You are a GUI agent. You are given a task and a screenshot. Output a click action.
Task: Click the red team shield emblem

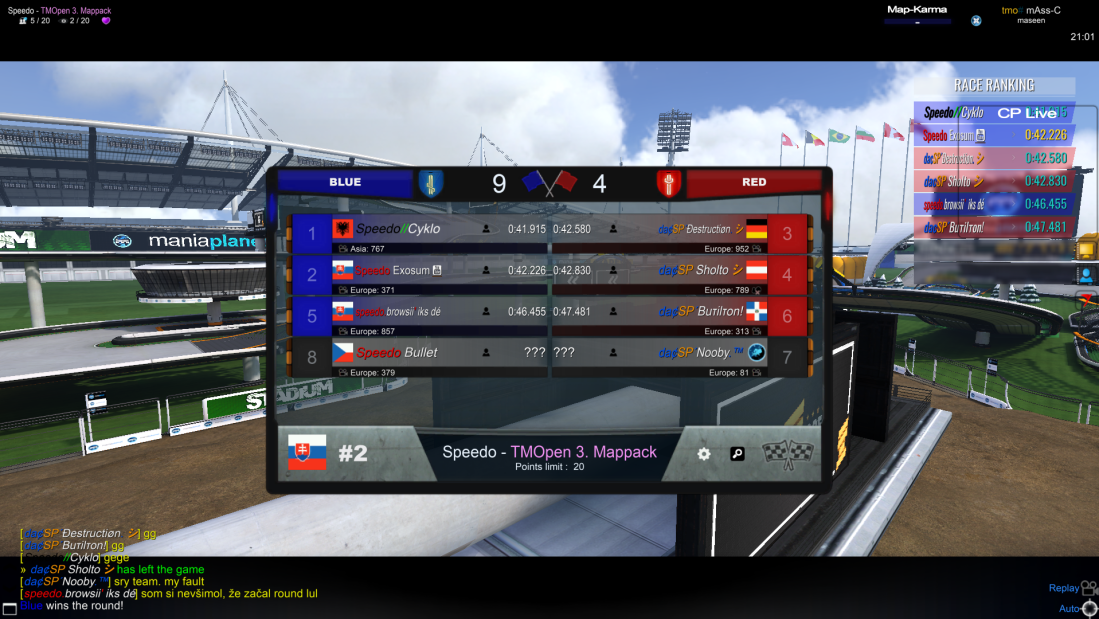tap(669, 183)
